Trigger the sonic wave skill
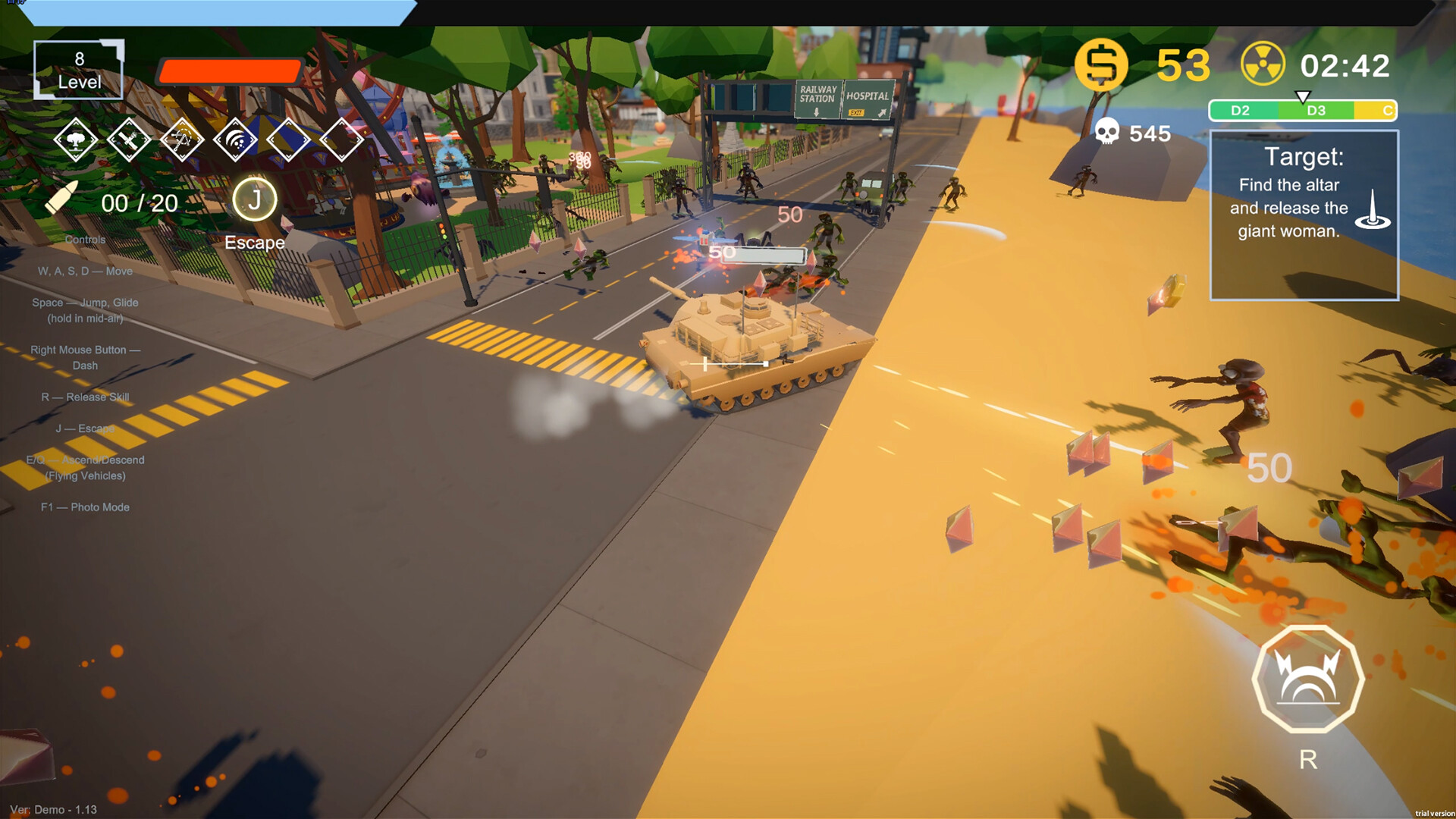This screenshot has height=819, width=1456. pyautogui.click(x=236, y=140)
